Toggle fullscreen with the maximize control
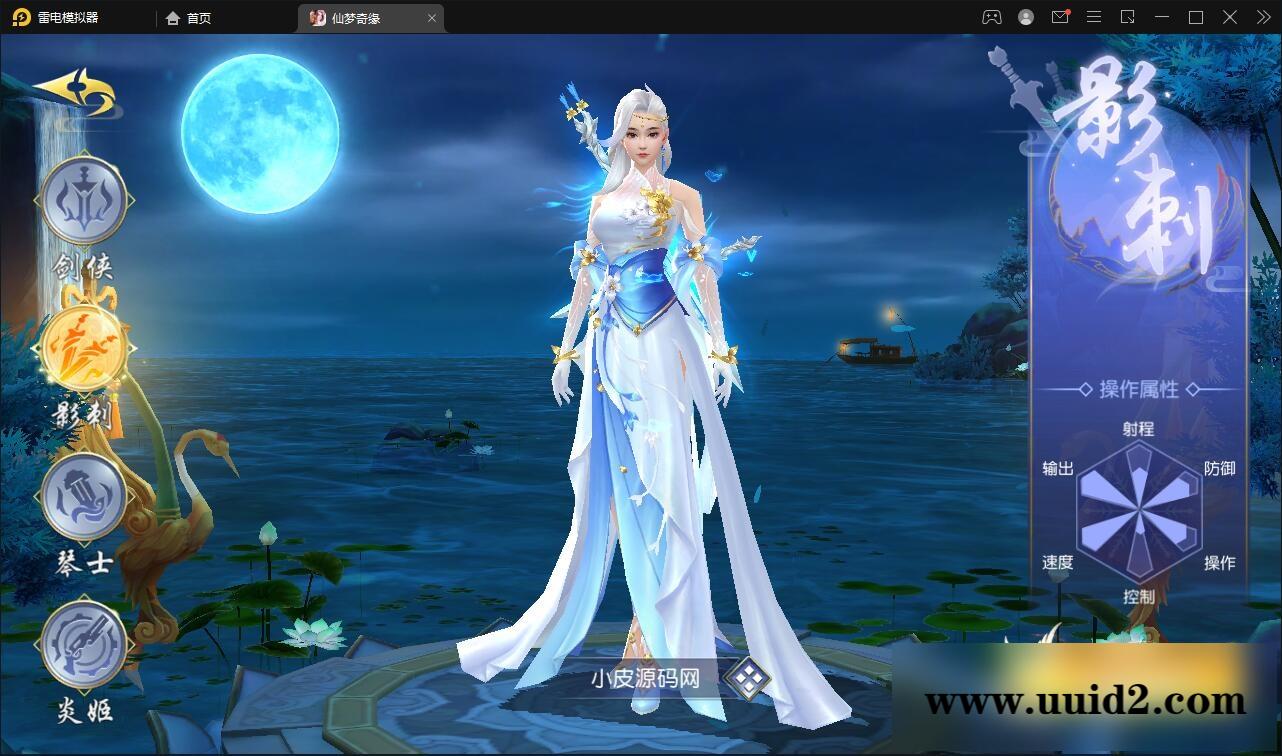The height and width of the screenshot is (756, 1282). 1196,17
